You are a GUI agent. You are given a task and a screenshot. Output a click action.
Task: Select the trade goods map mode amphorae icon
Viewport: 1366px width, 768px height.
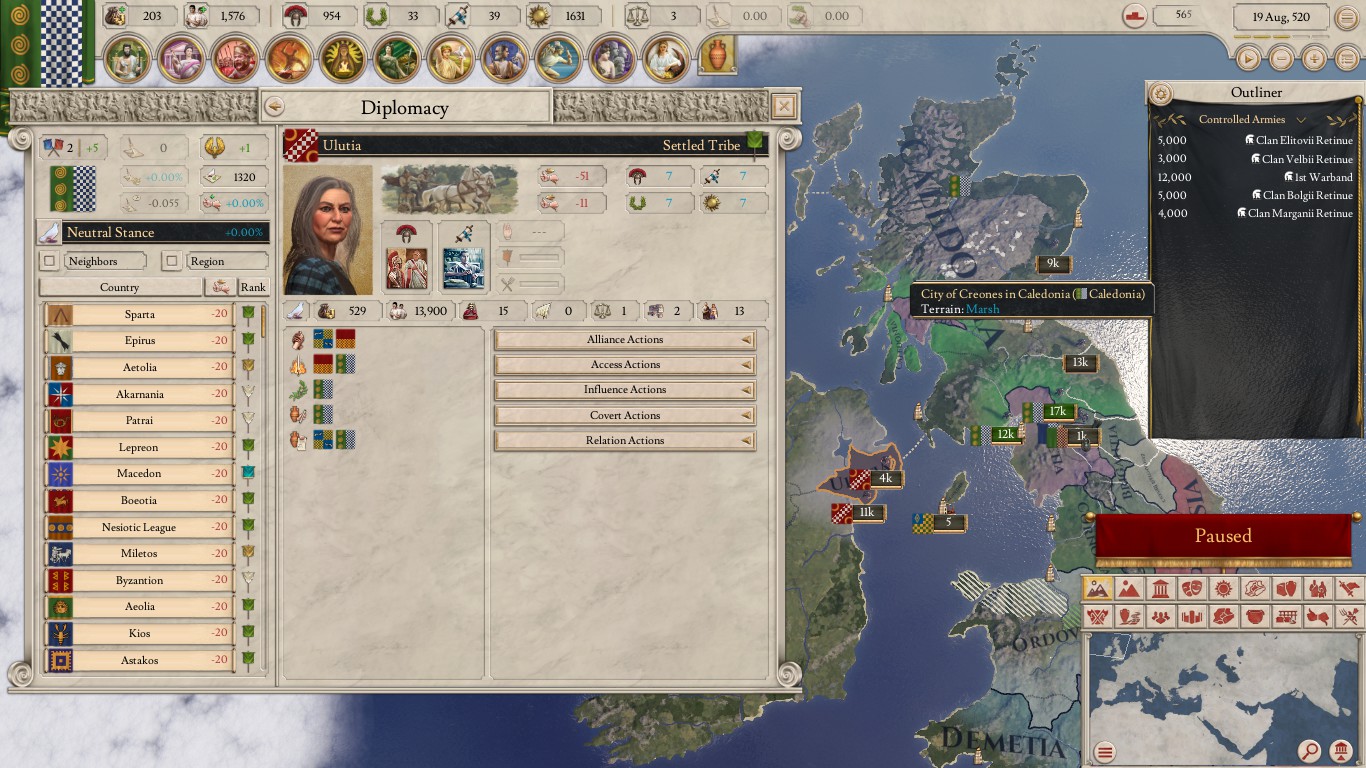1285,589
